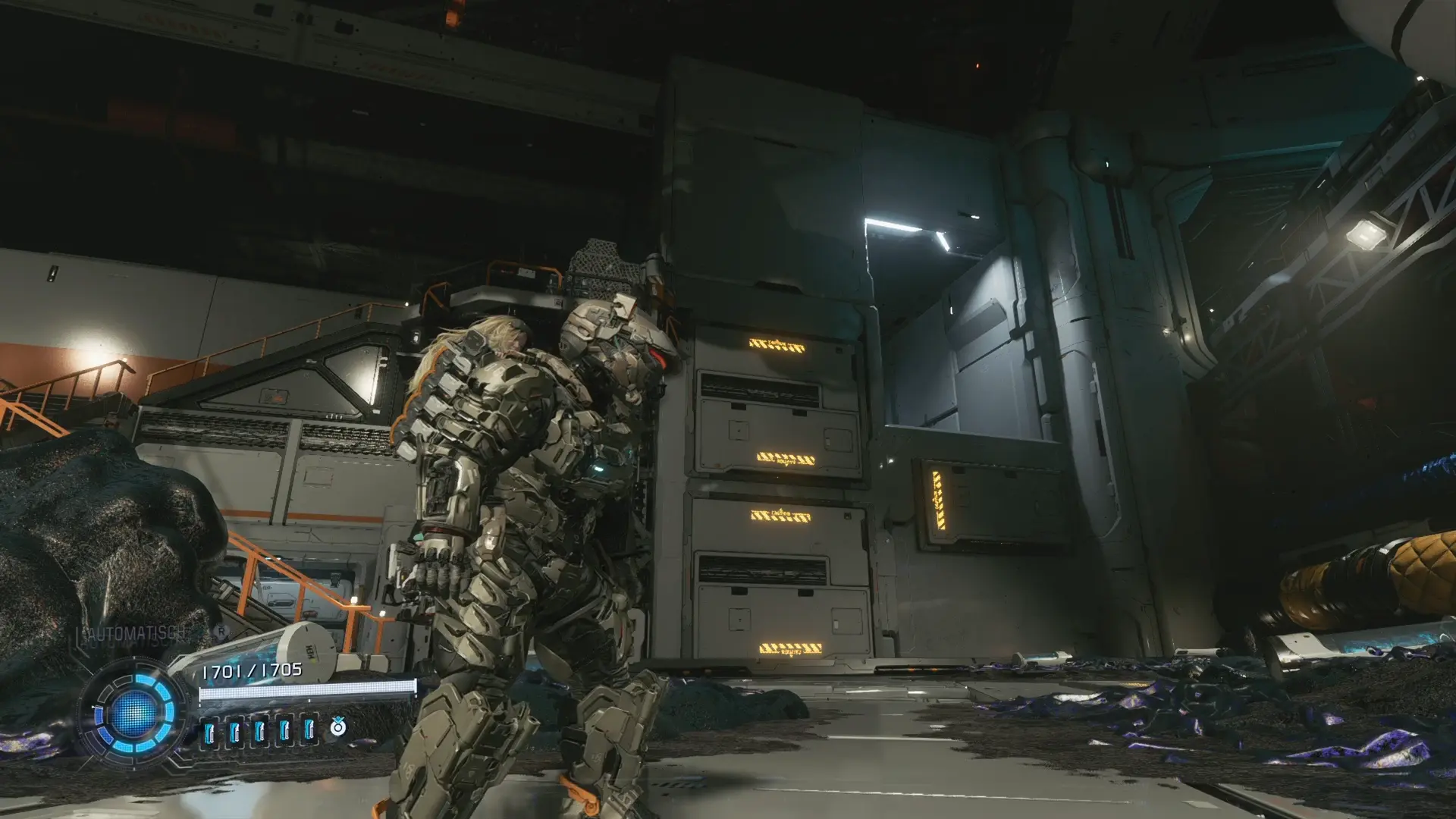This screenshot has height=819, width=1456.
Task: Click the blue circular energy core gauge
Action: tap(134, 713)
